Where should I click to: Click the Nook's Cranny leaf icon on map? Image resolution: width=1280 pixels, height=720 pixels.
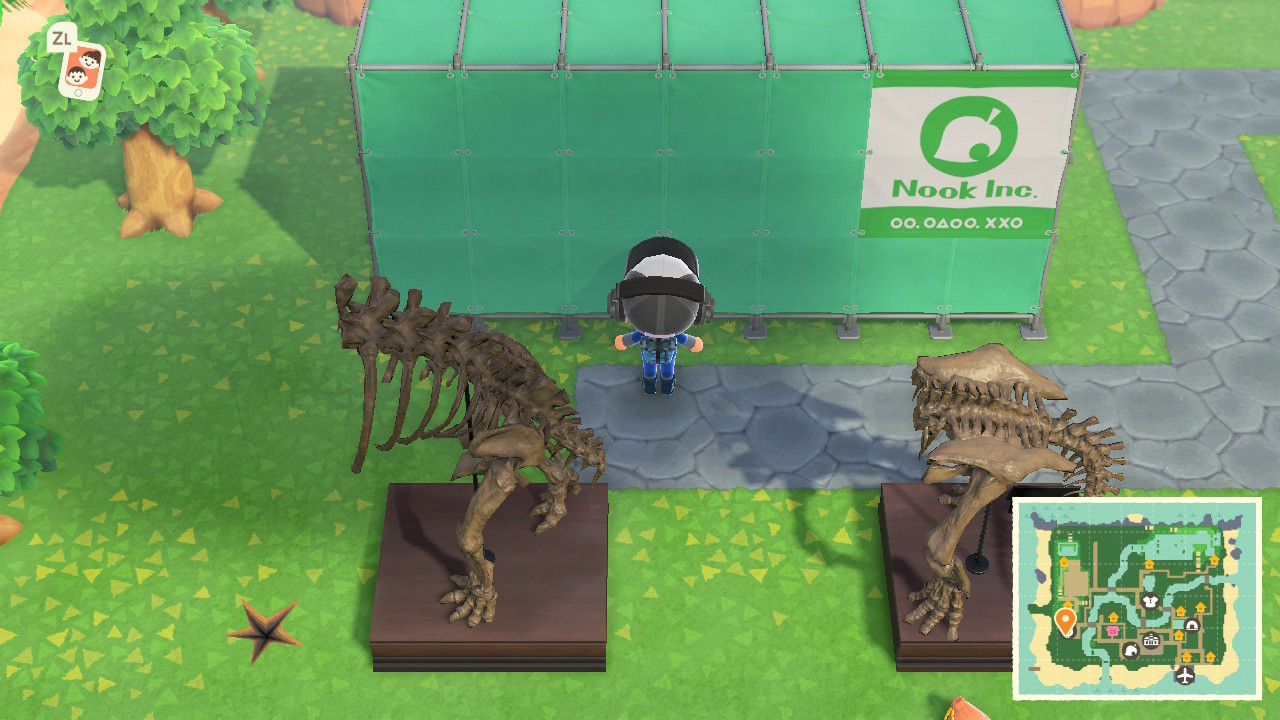[x=1132, y=651]
